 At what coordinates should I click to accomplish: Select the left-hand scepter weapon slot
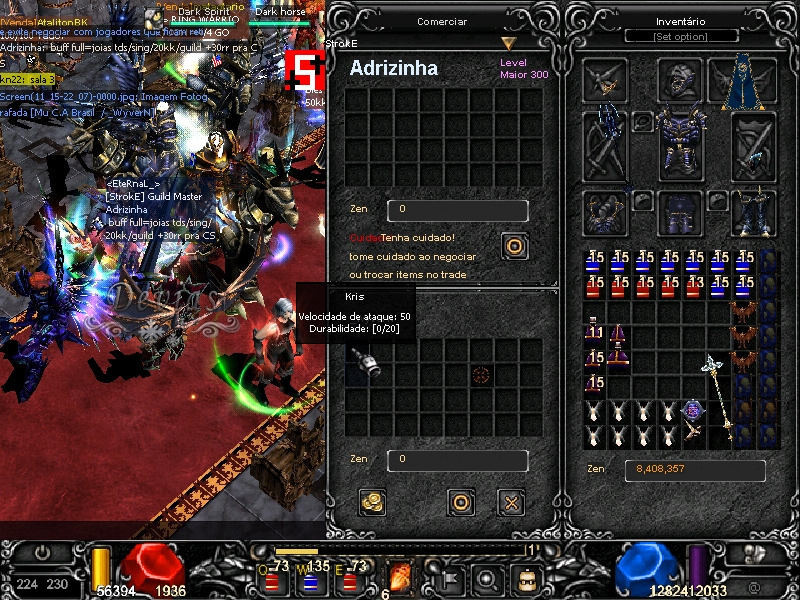(606, 146)
